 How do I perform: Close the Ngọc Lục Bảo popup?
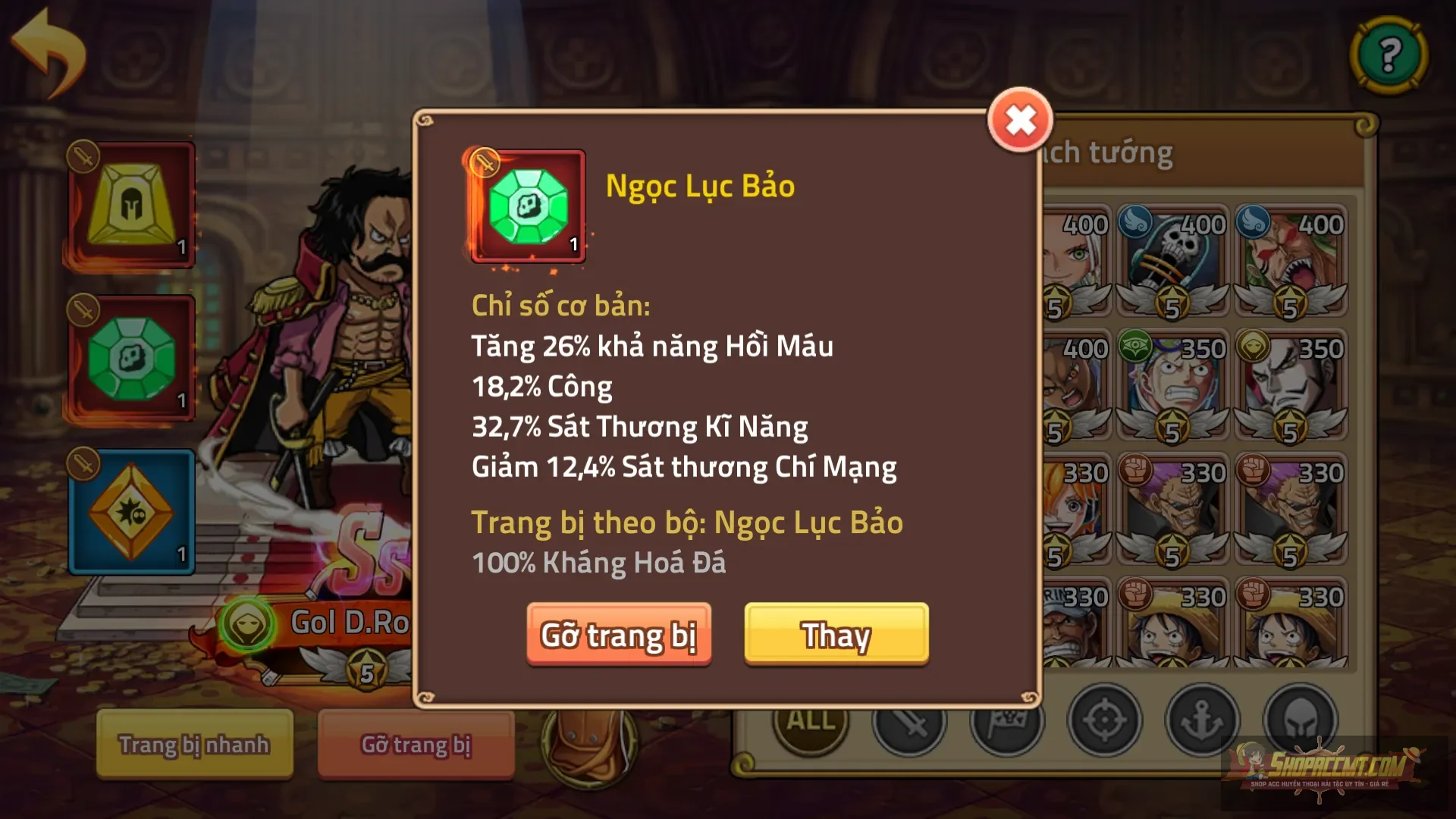tap(1020, 119)
